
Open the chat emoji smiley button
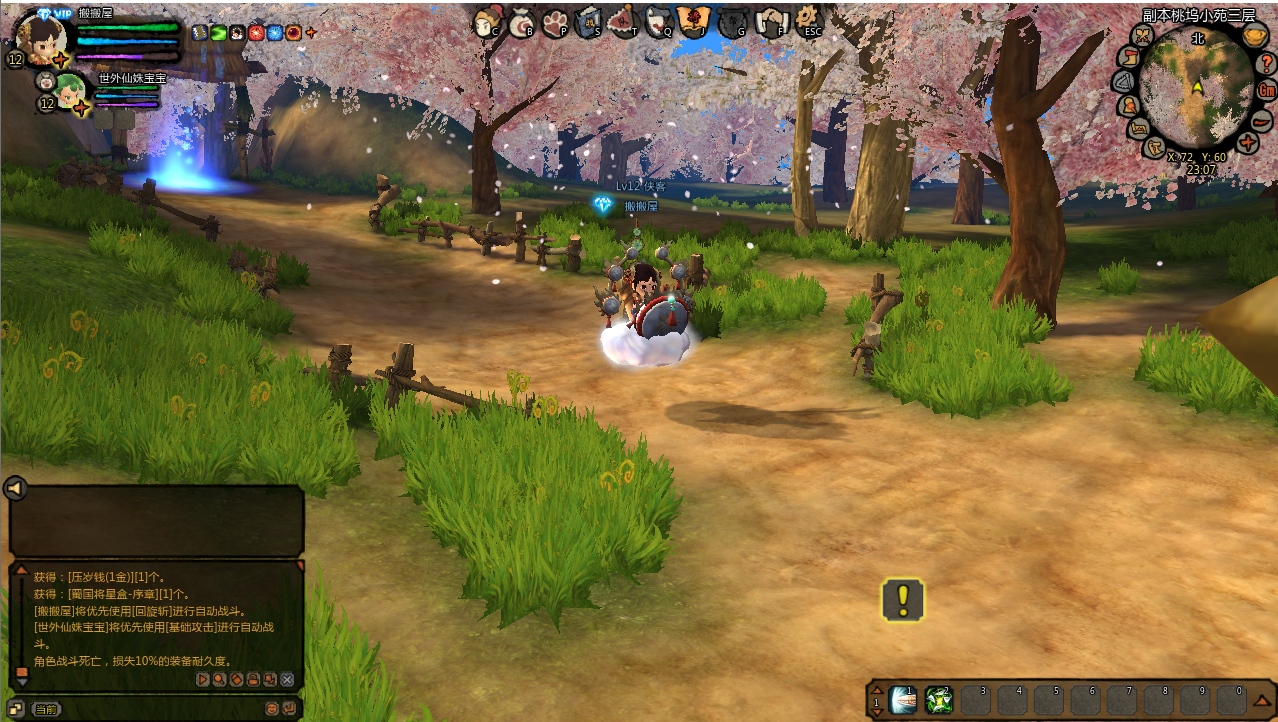coord(271,708)
